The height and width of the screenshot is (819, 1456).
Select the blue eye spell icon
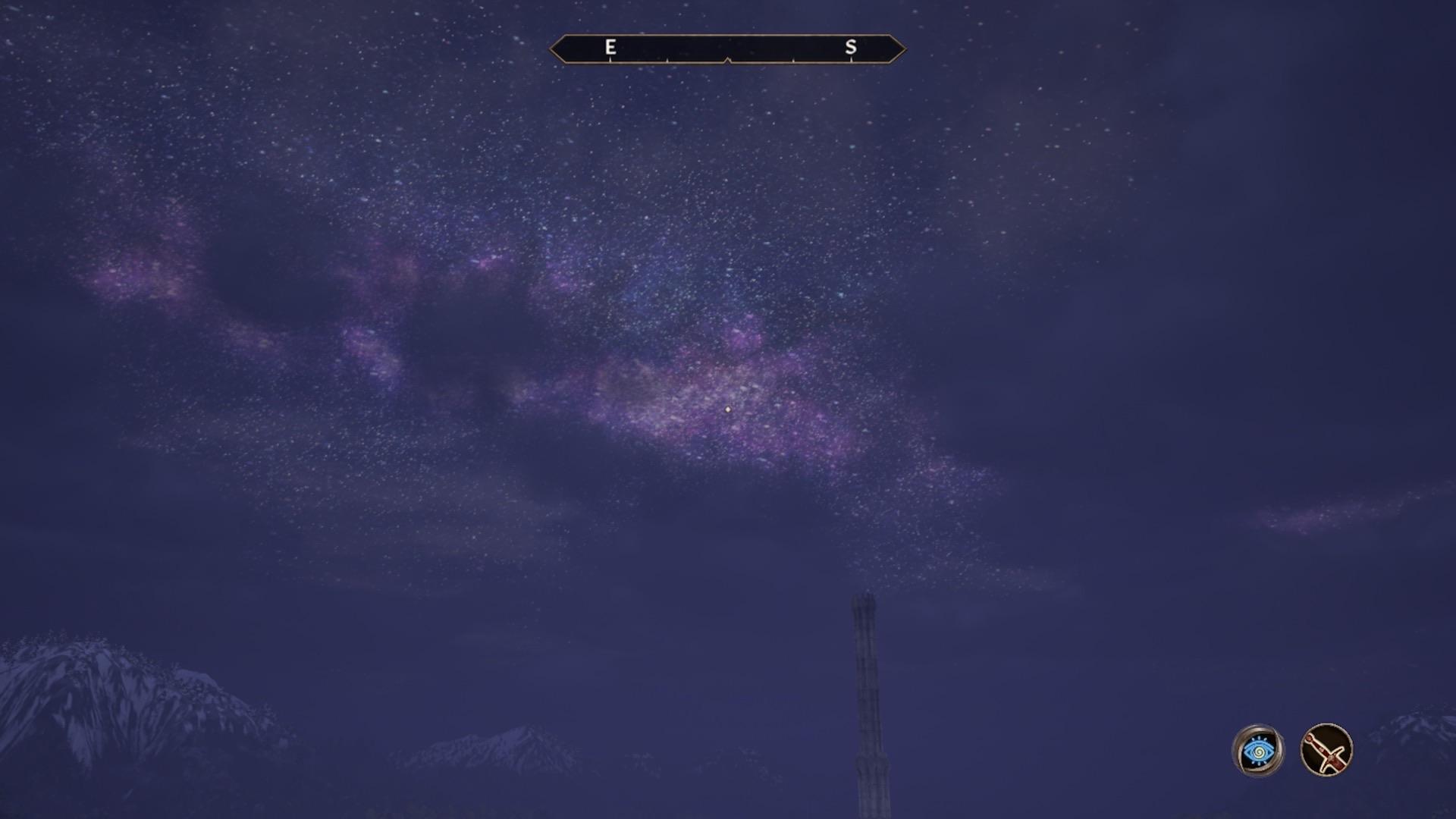(1258, 751)
